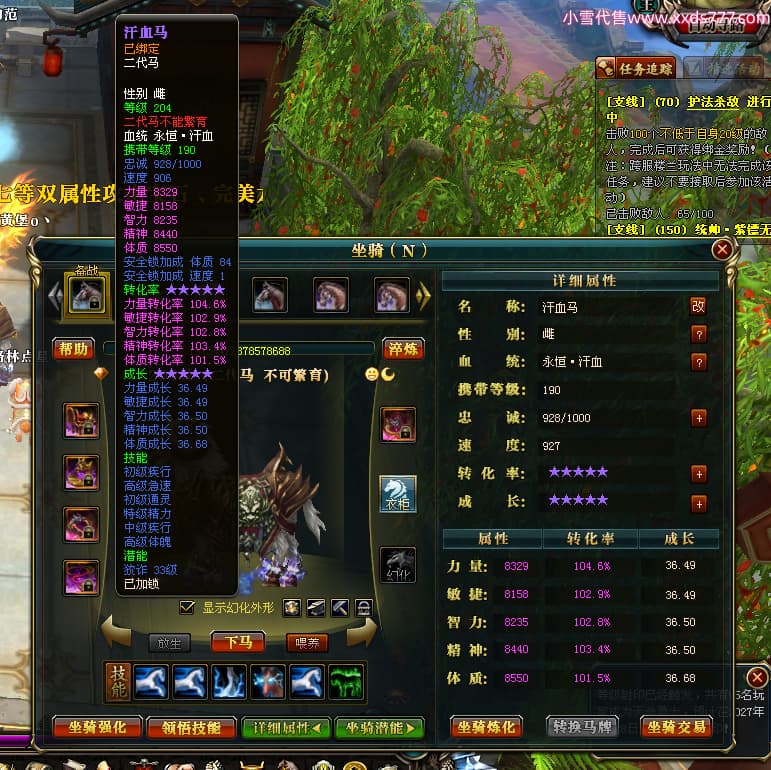Open 坐骑交易 mount trade
Image resolution: width=771 pixels, height=770 pixels.
click(x=676, y=727)
